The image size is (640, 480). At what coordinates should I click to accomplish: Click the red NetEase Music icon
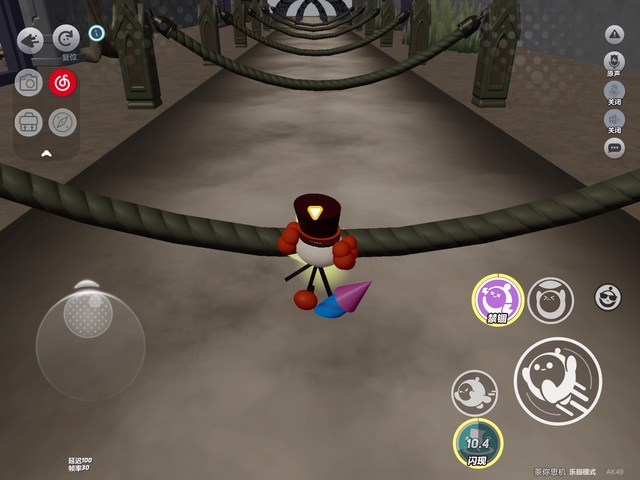pos(64,84)
